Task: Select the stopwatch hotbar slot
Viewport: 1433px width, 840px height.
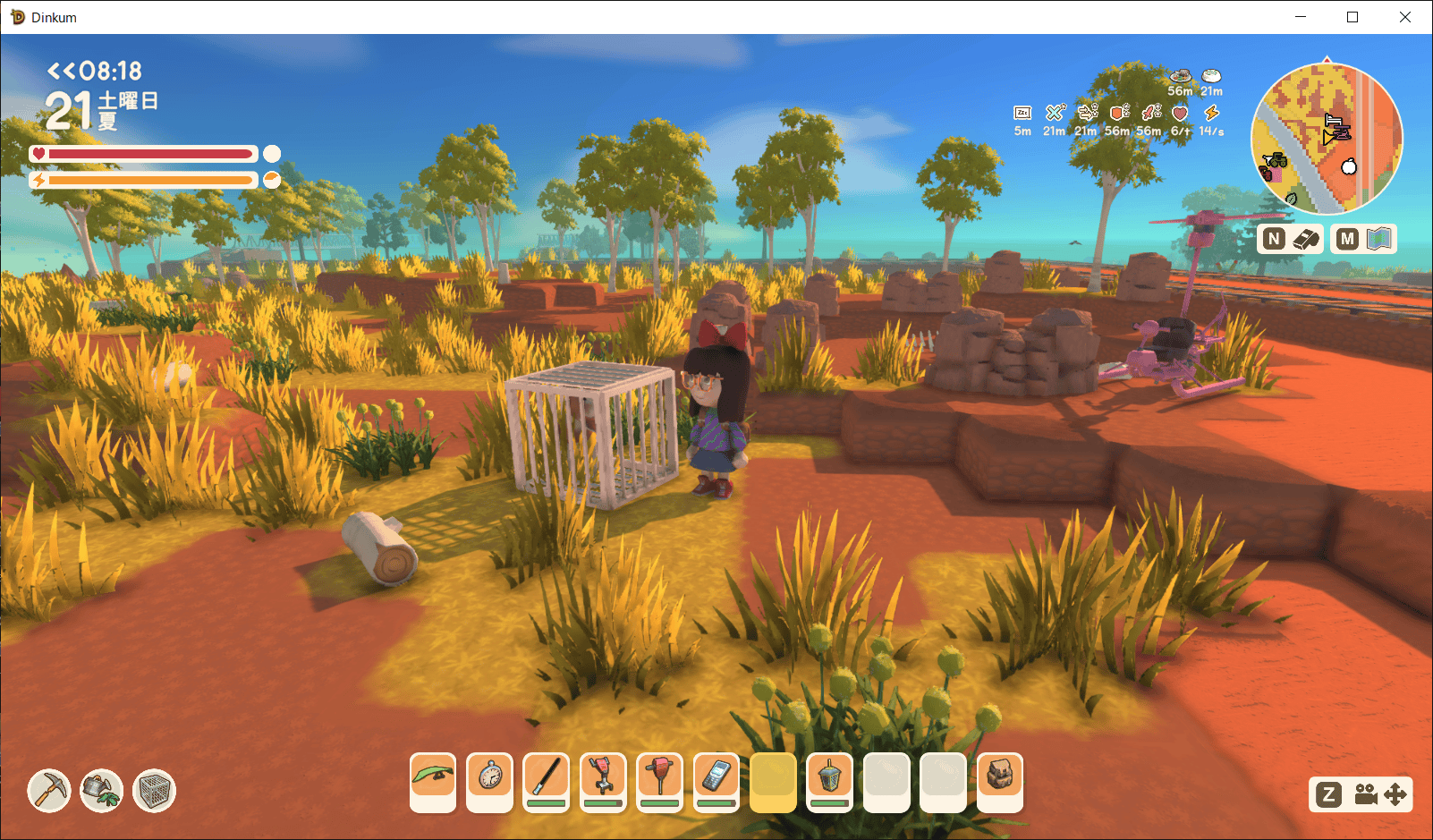Action: coord(490,780)
